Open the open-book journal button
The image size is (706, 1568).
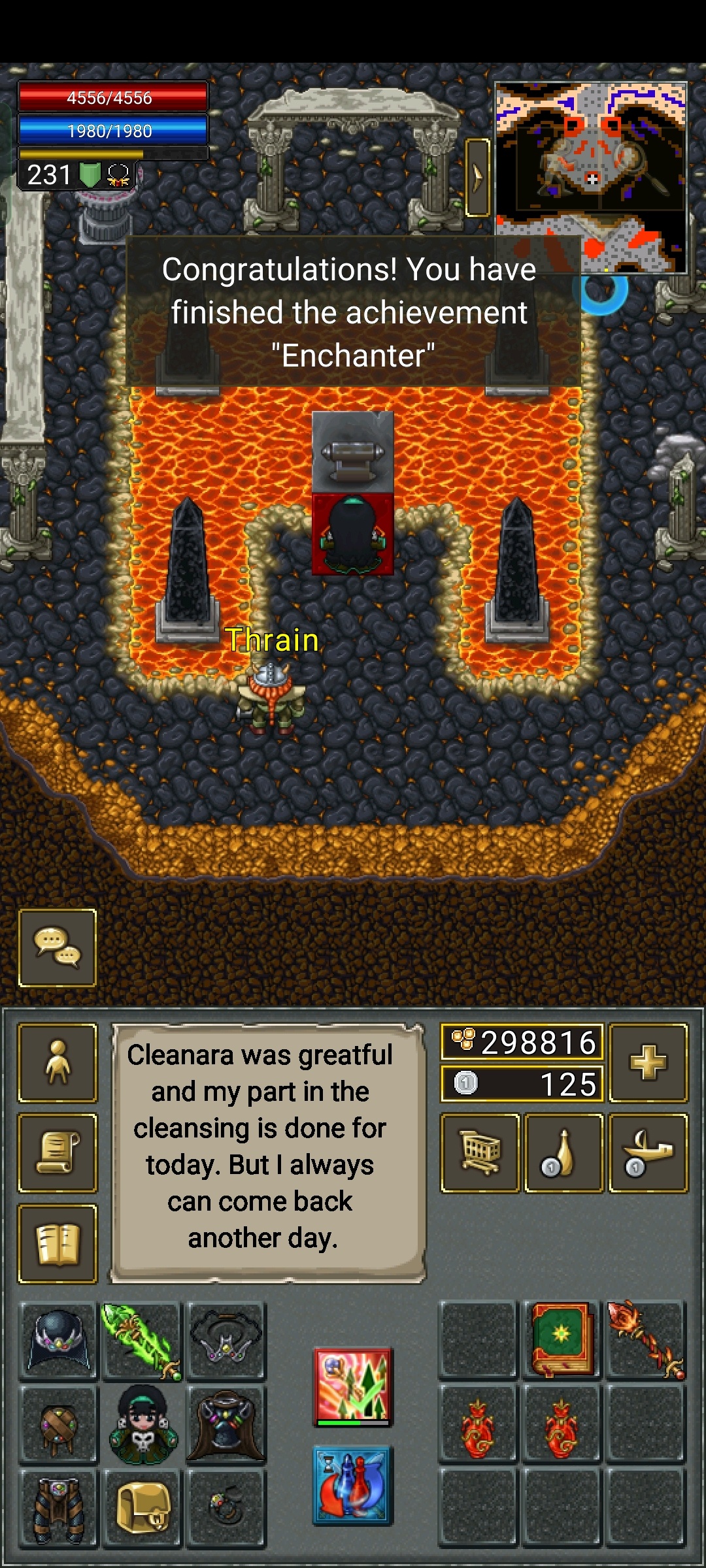(x=58, y=1243)
